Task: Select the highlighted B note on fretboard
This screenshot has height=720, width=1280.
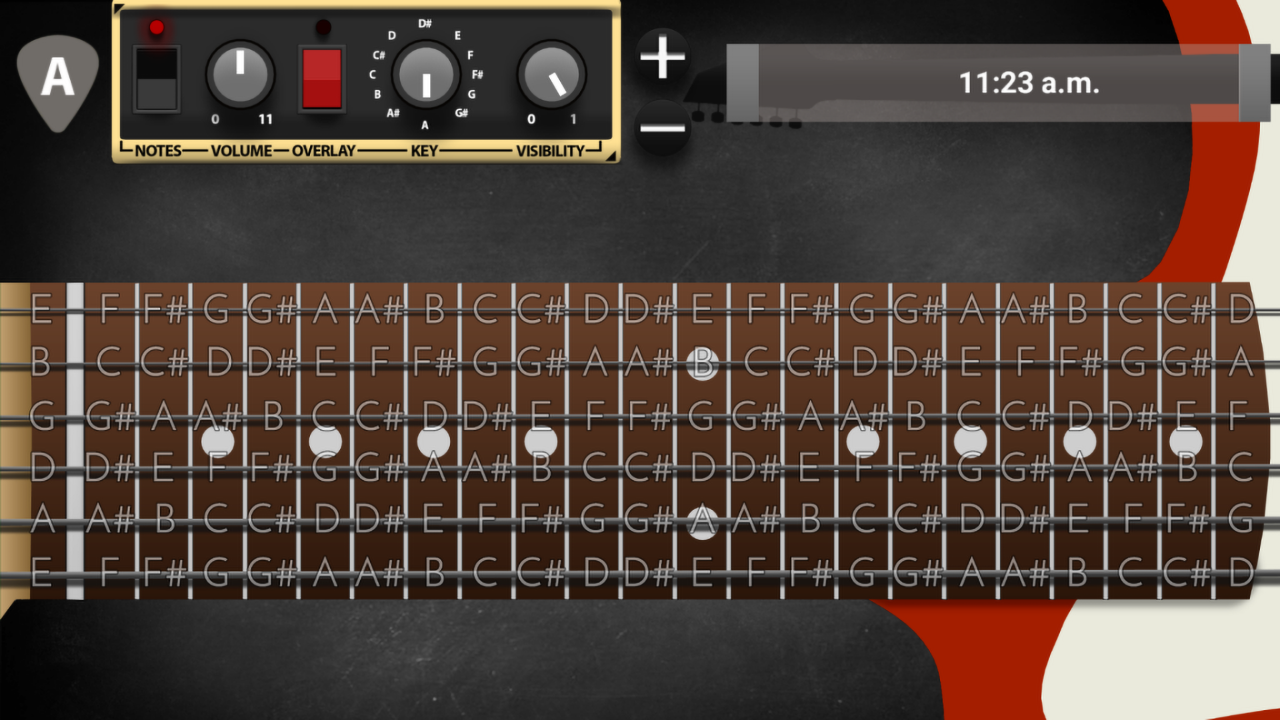Action: 703,363
